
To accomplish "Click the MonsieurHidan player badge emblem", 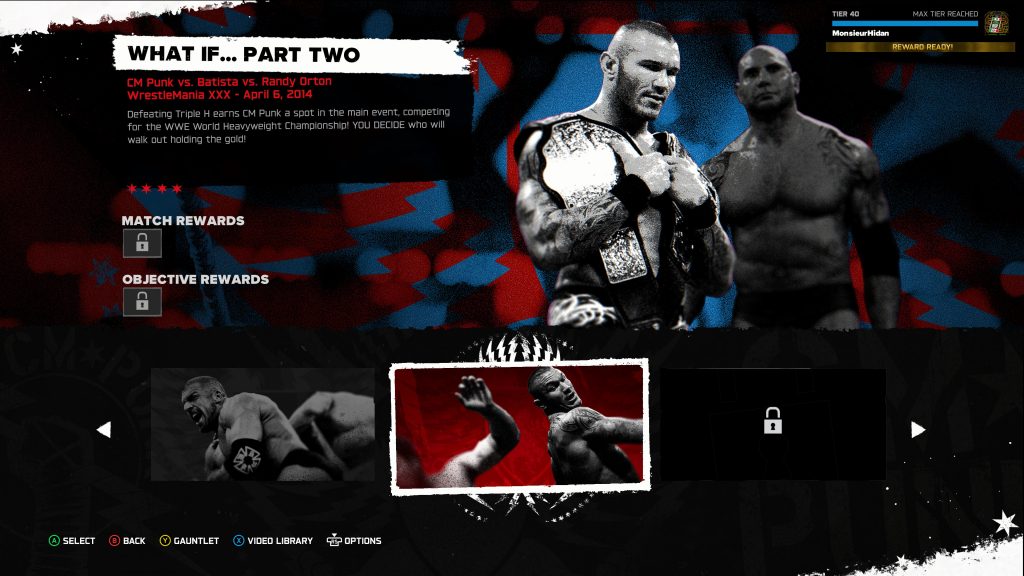I will 996,23.
